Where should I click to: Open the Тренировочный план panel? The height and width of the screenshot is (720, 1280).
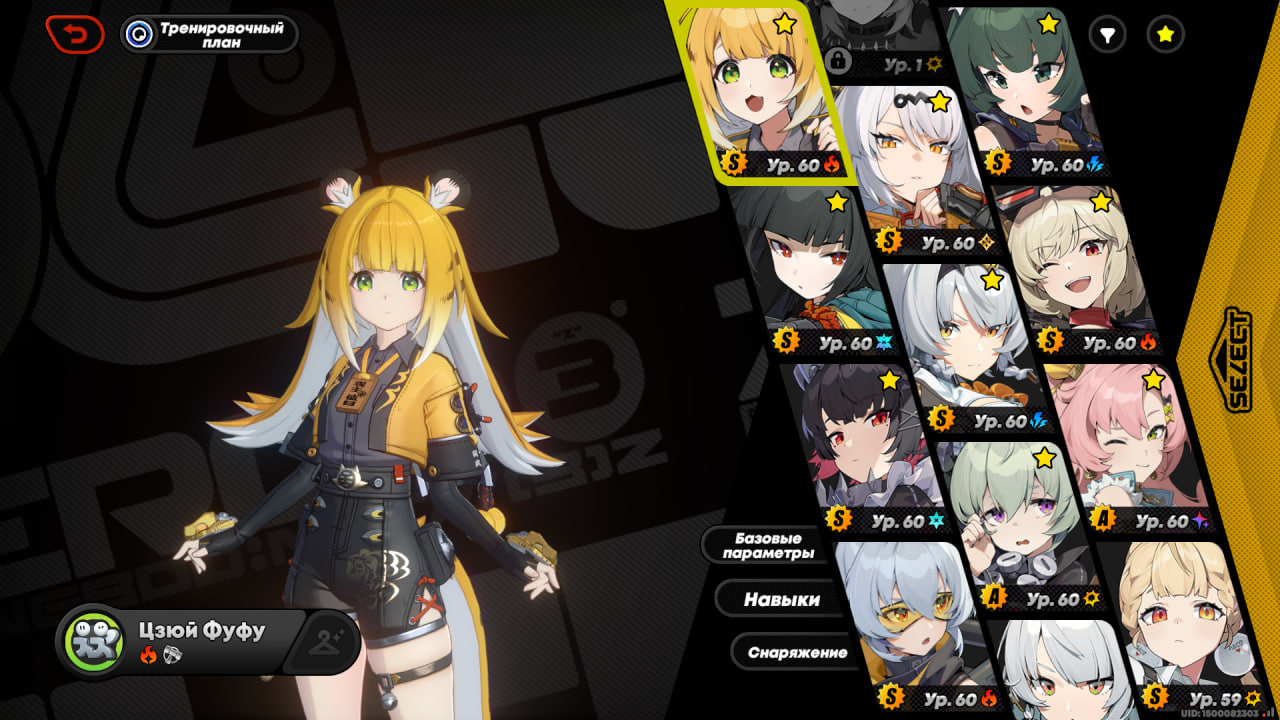(x=209, y=34)
